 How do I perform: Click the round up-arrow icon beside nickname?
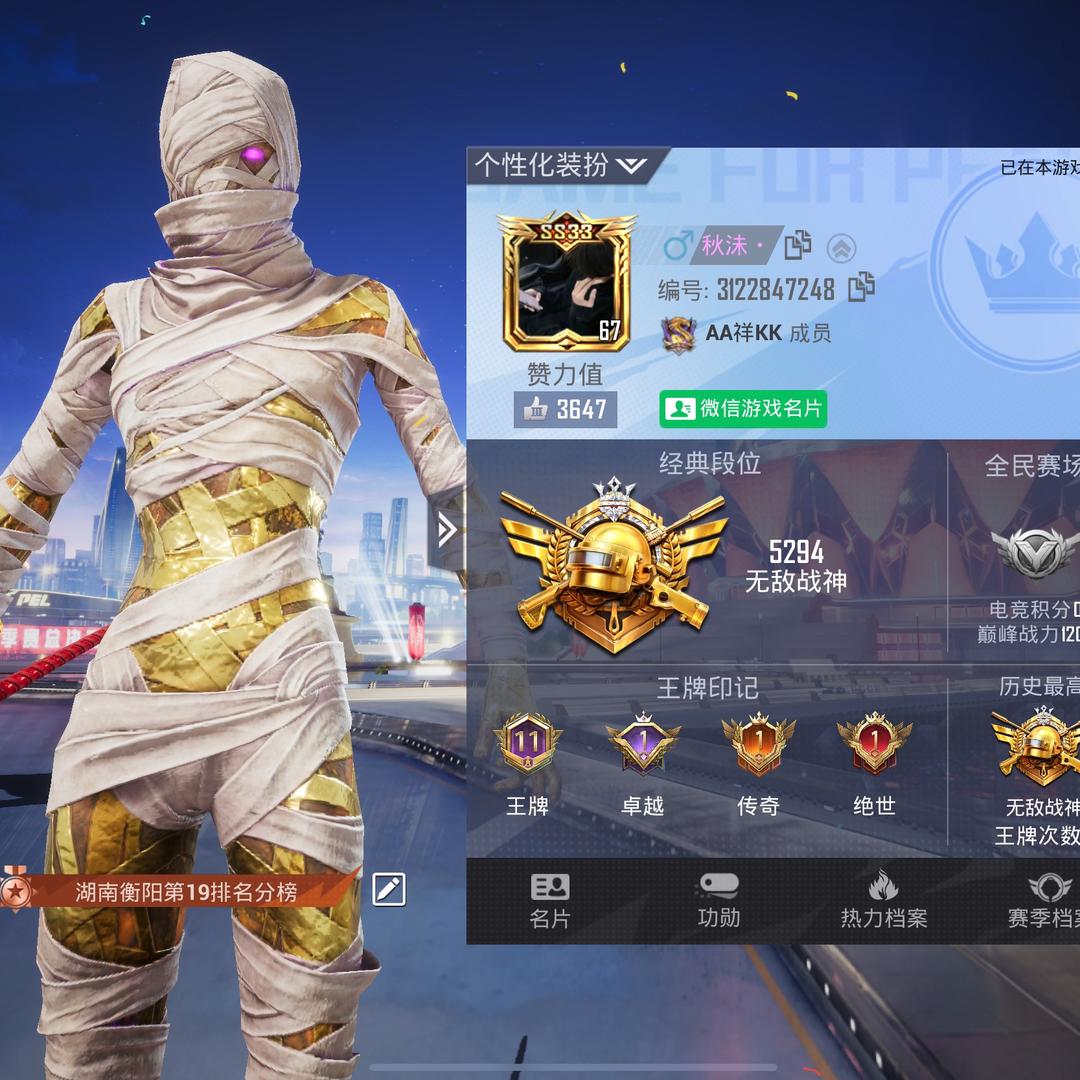841,246
